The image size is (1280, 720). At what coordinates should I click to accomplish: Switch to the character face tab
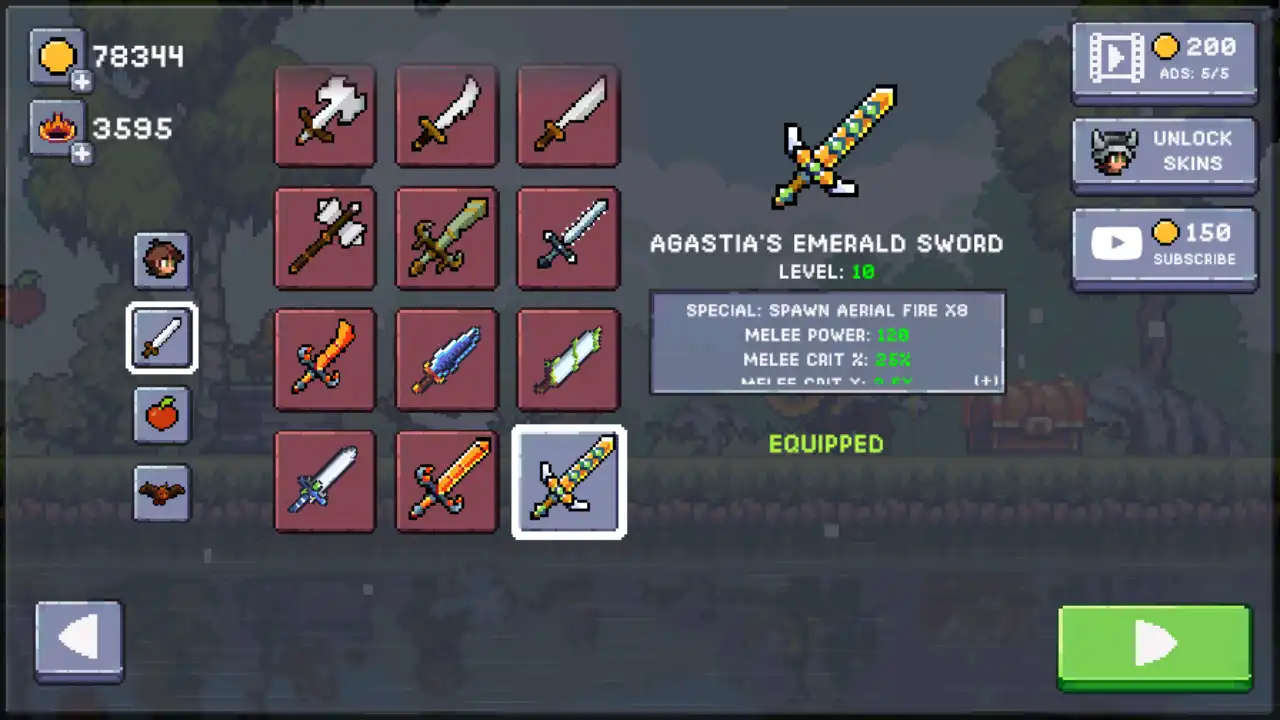[162, 261]
